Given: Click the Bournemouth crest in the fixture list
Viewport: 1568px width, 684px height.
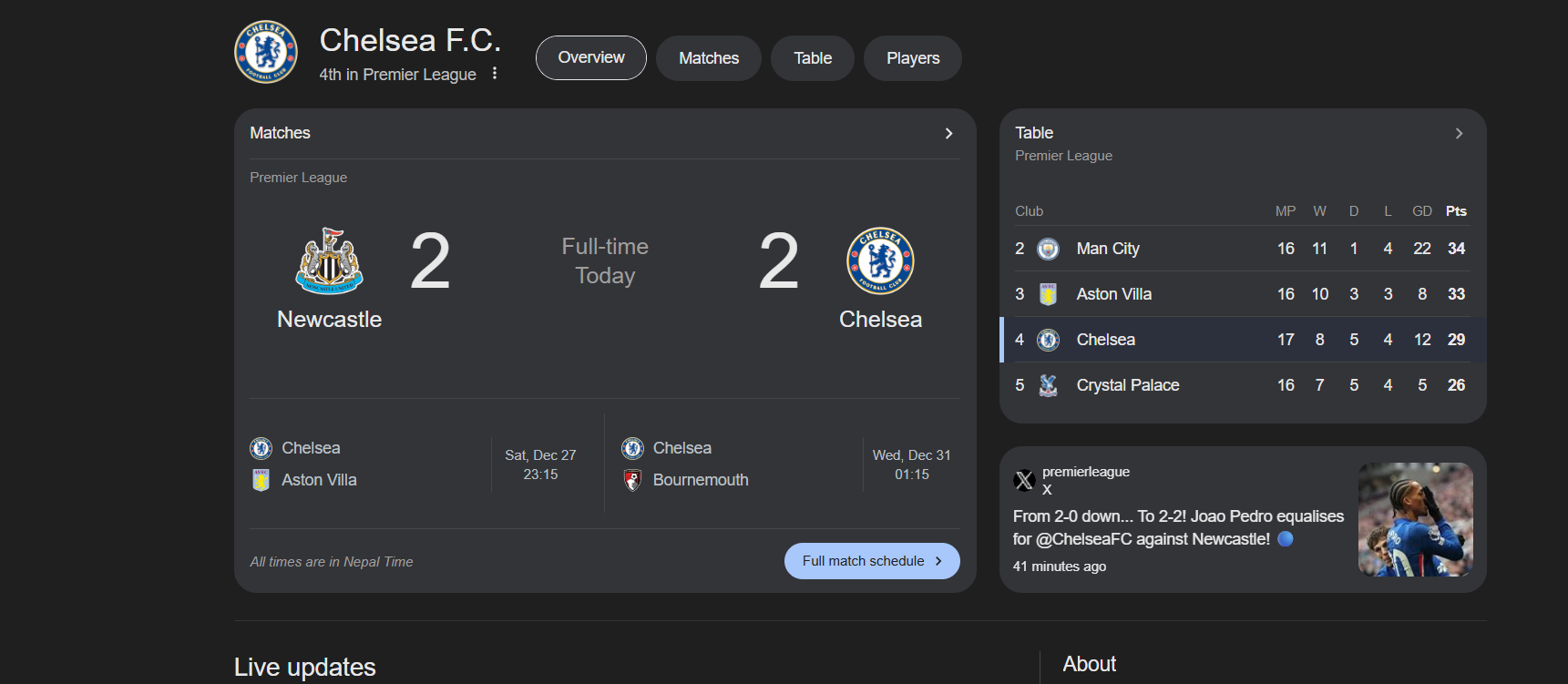Looking at the screenshot, I should pyautogui.click(x=633, y=479).
